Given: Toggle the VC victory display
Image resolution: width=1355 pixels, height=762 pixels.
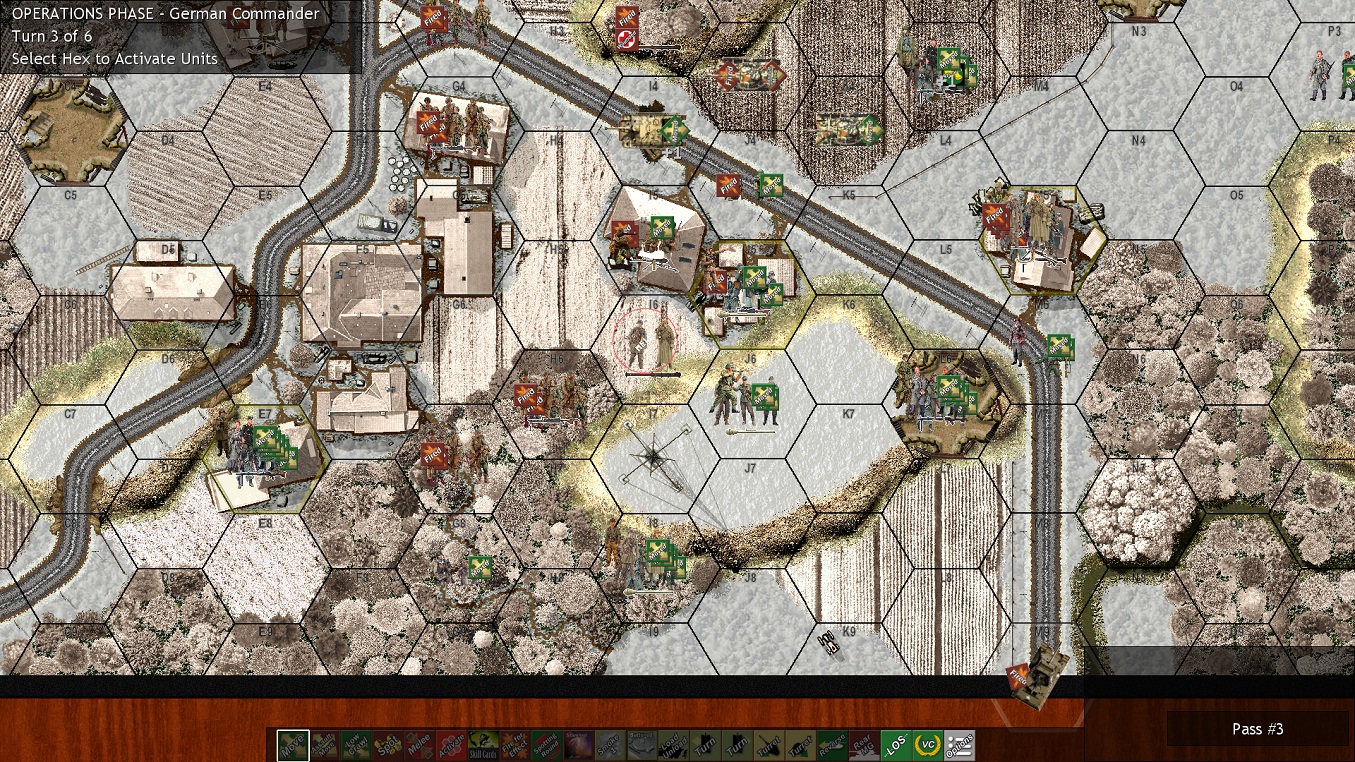Looking at the screenshot, I should point(926,744).
